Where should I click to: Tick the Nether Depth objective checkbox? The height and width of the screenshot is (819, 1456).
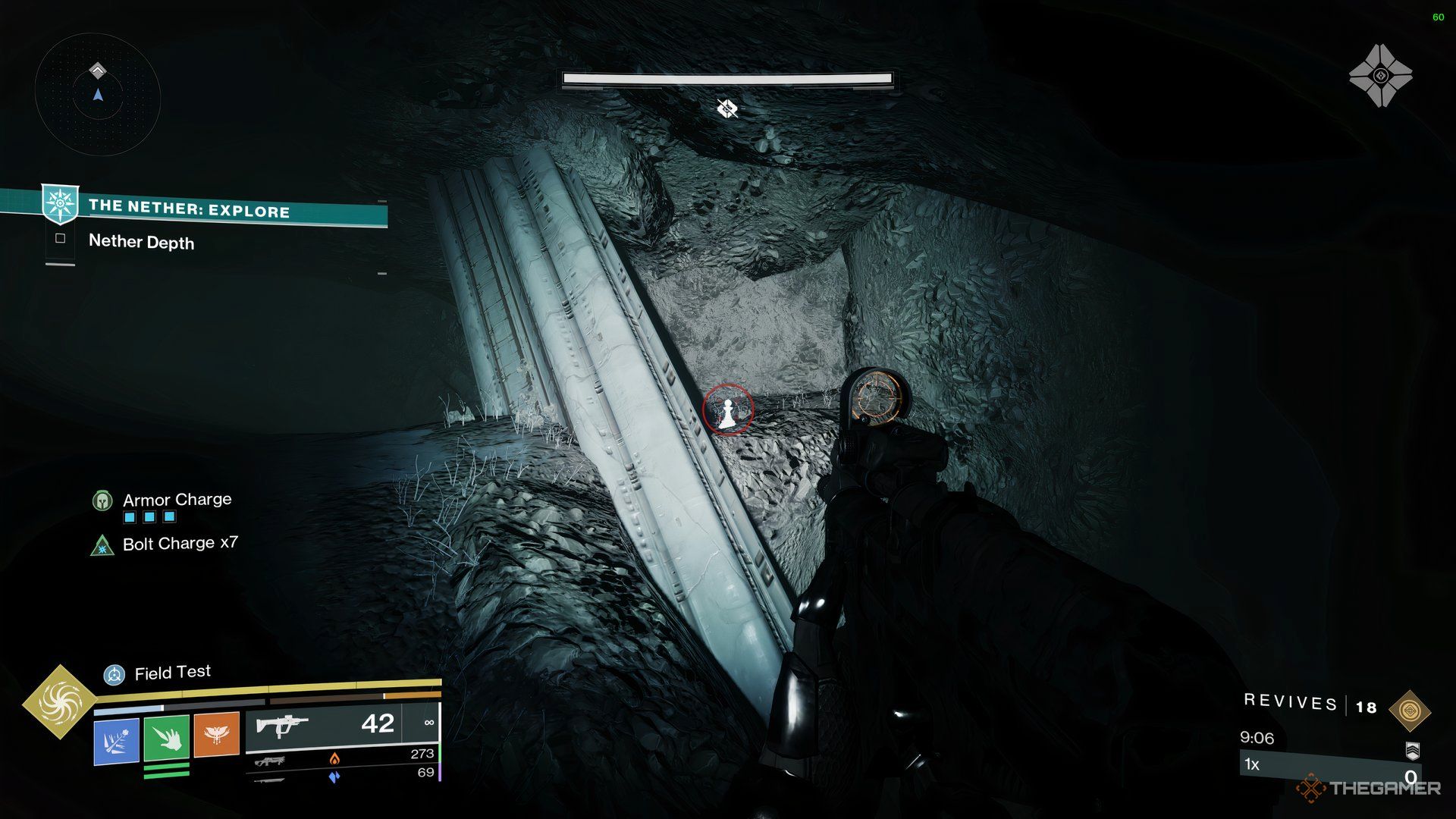click(x=61, y=239)
